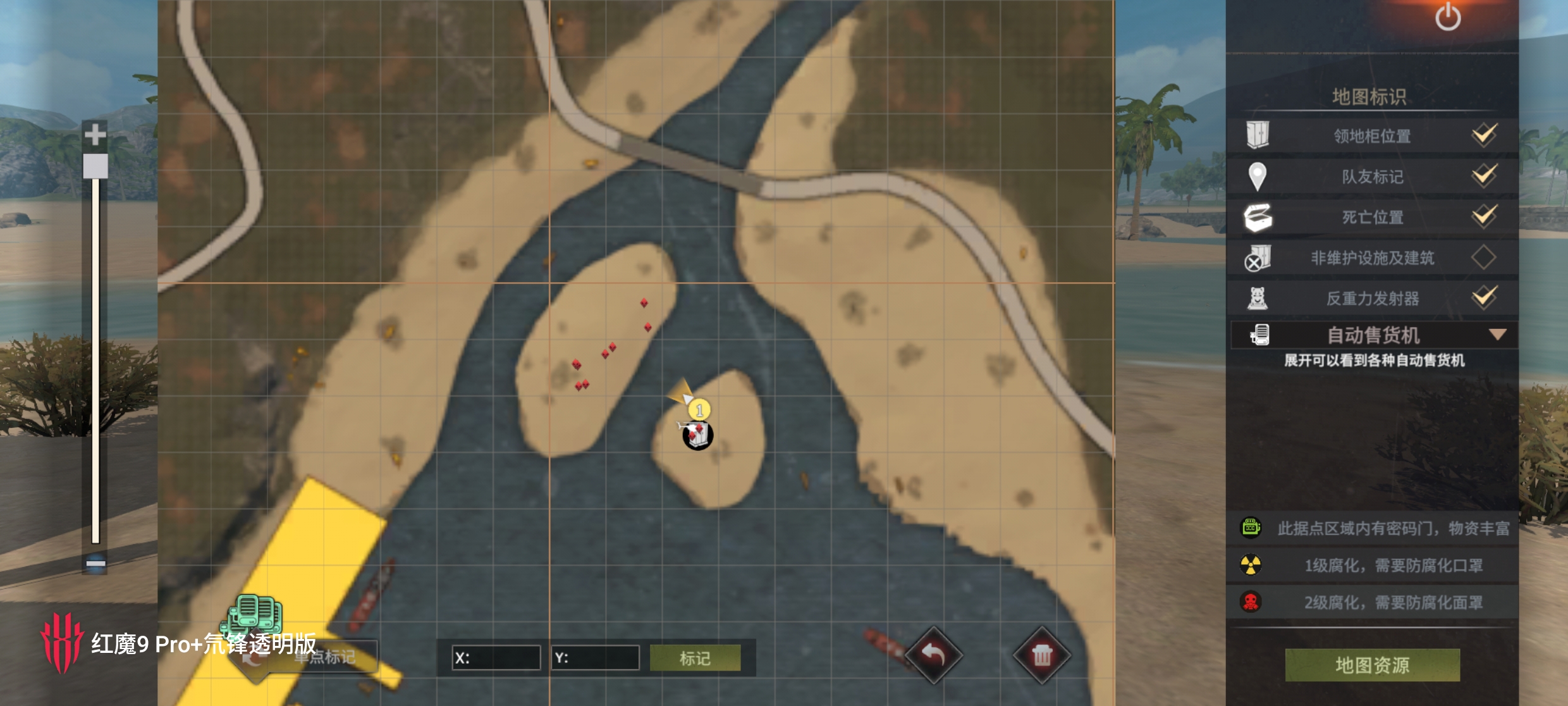
Task: Click the map zoom-out minus button
Action: pyautogui.click(x=95, y=562)
